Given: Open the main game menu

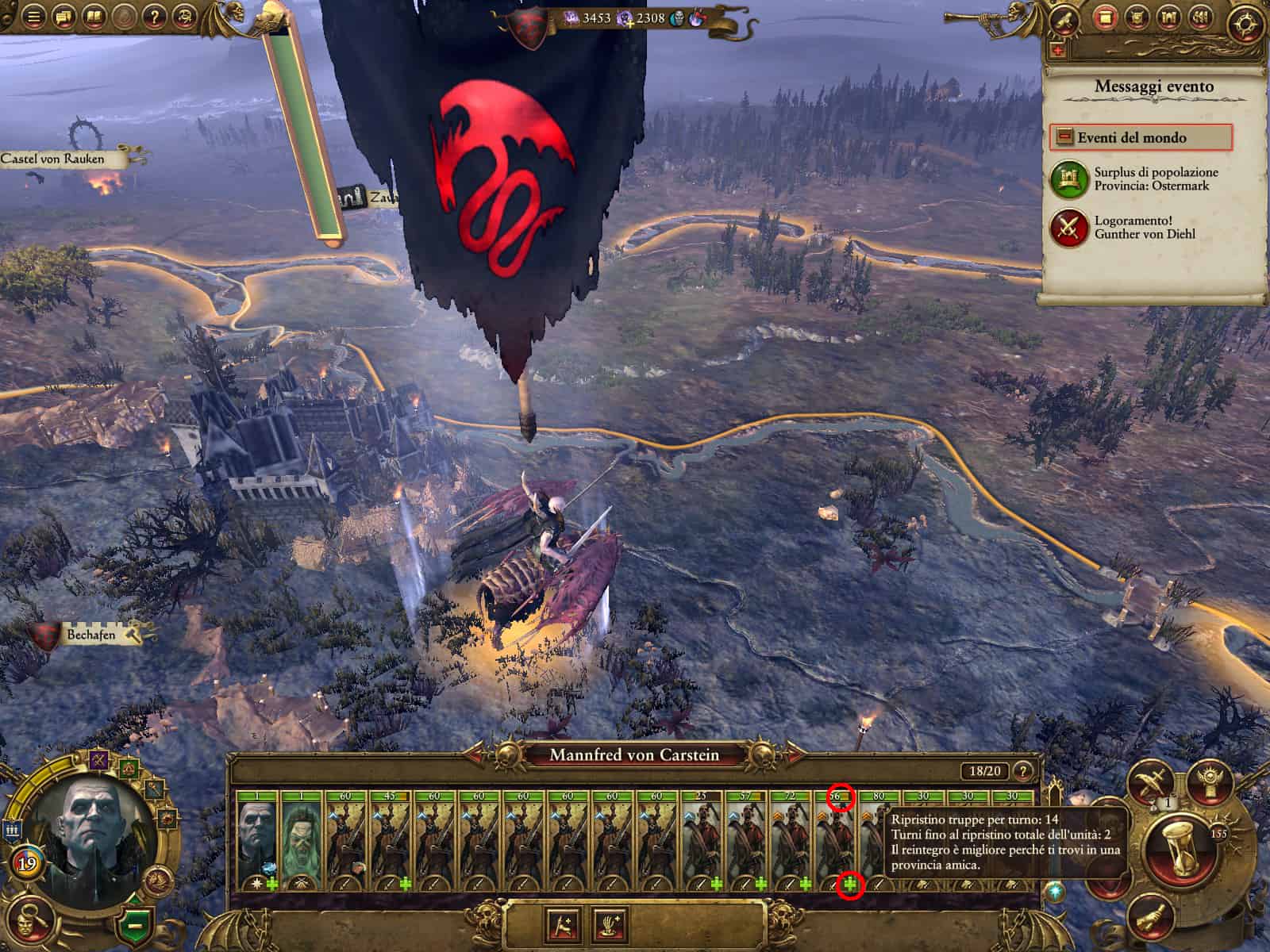Looking at the screenshot, I should [33, 16].
